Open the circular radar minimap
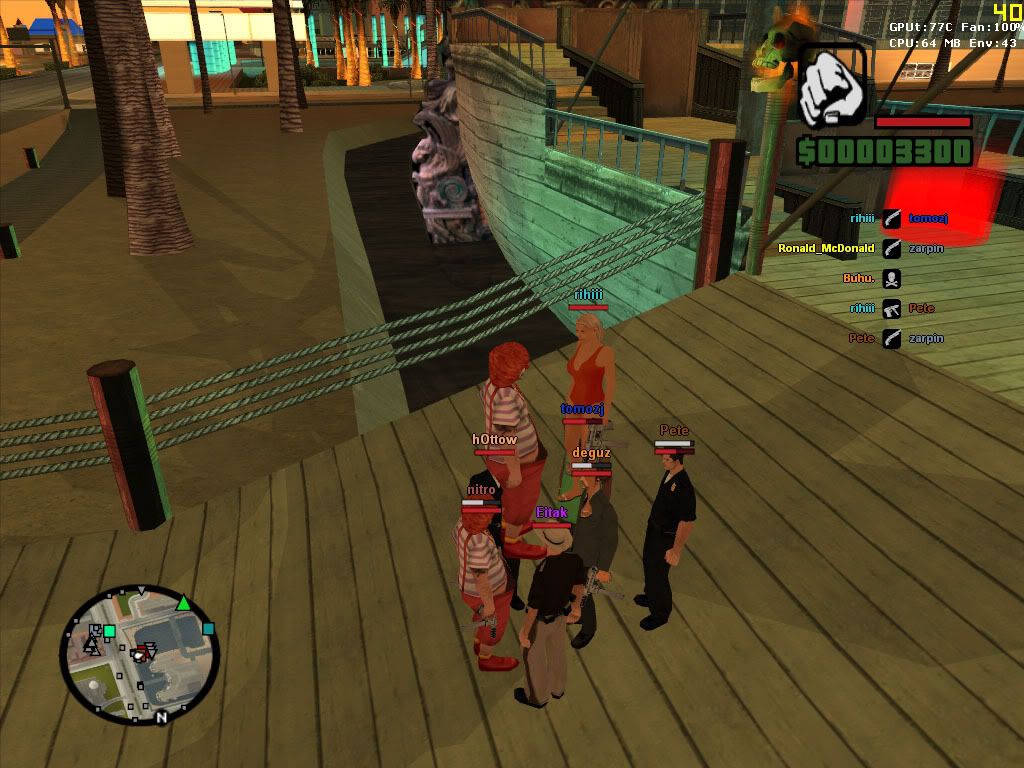The width and height of the screenshot is (1024, 768). [139, 654]
